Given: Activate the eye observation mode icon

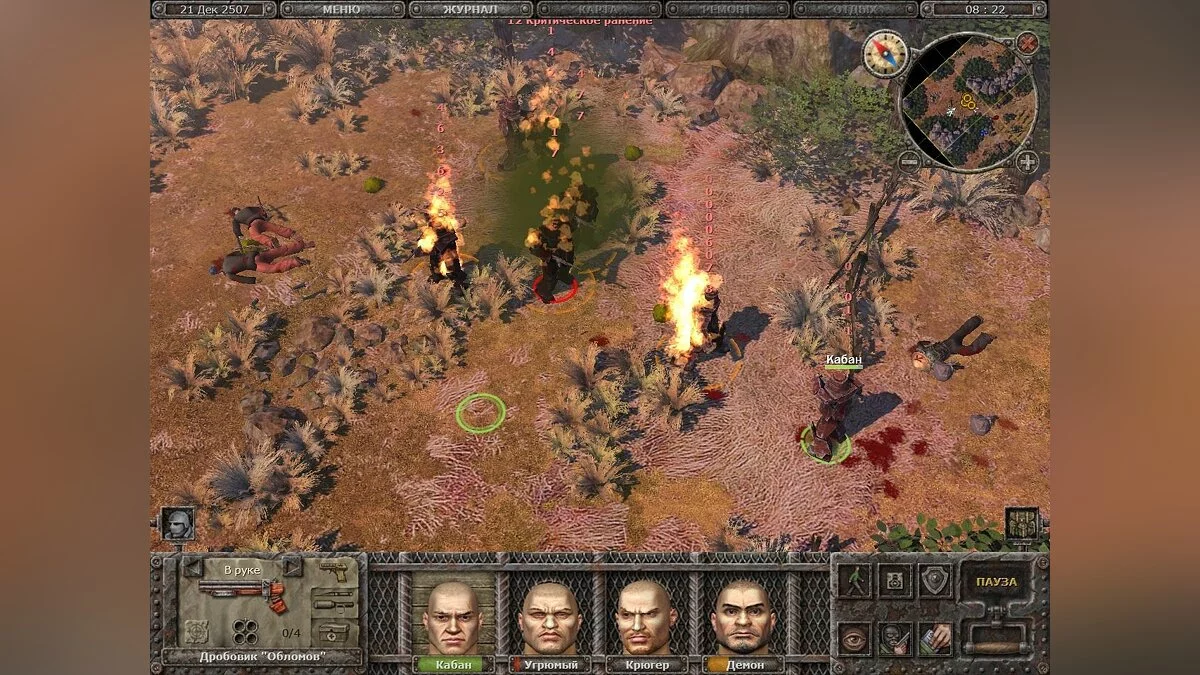Looking at the screenshot, I should [854, 638].
